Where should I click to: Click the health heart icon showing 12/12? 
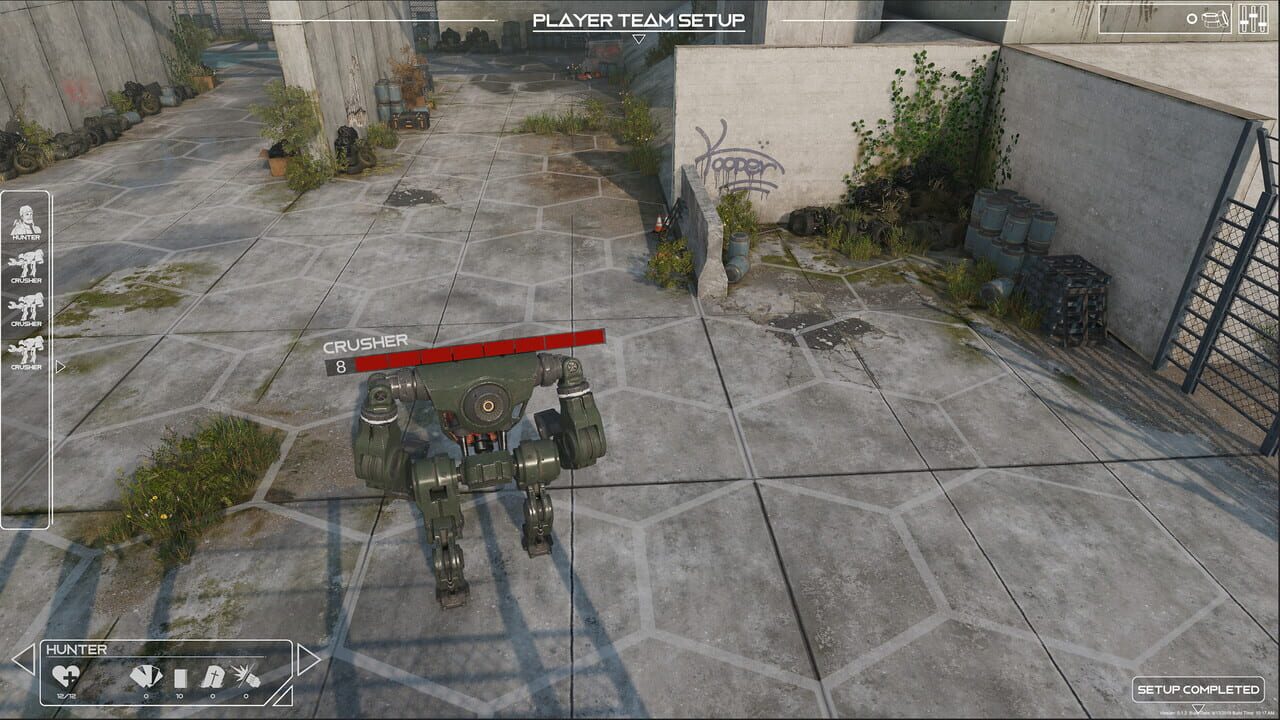(x=66, y=676)
